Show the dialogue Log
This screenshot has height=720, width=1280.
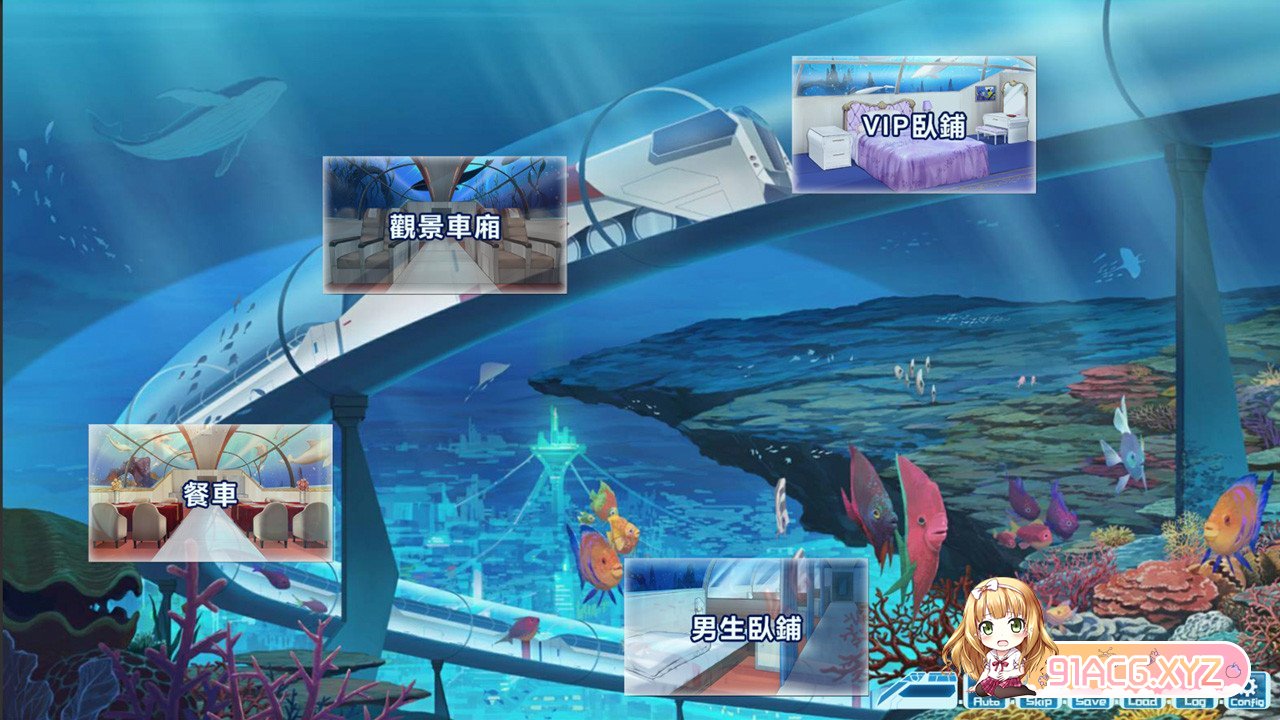click(1195, 702)
